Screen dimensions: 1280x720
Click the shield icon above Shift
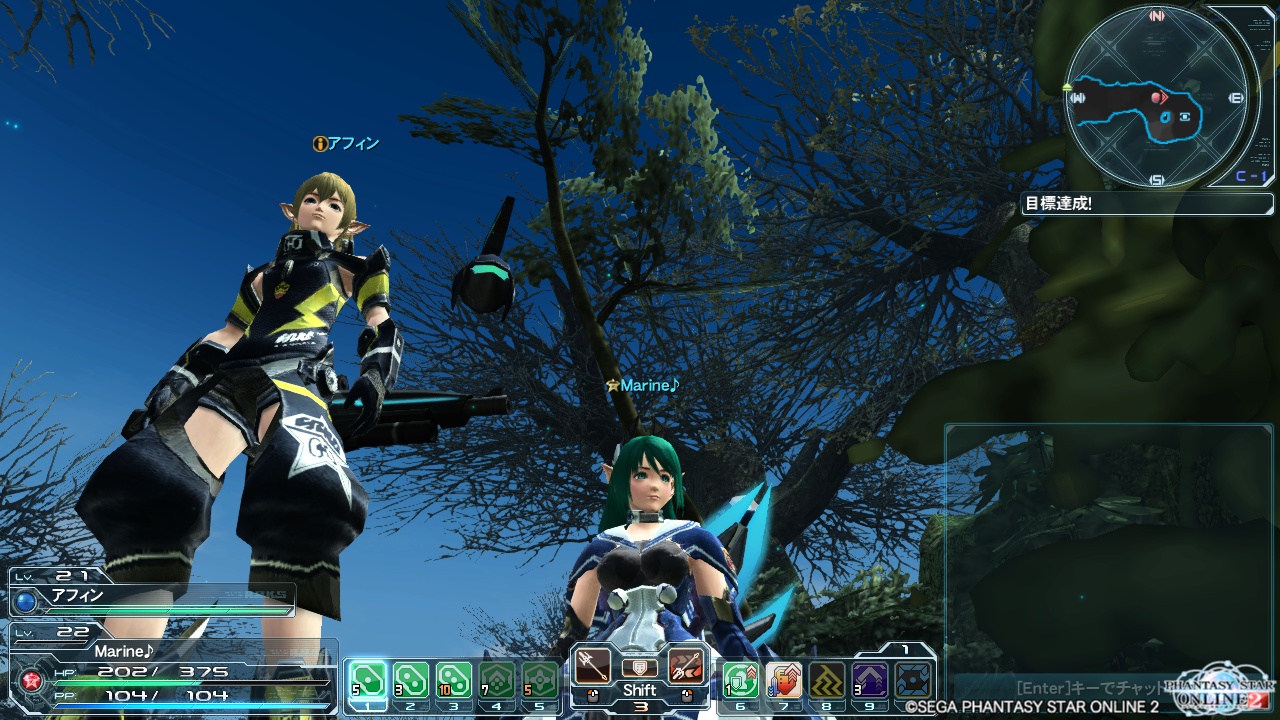click(x=640, y=667)
